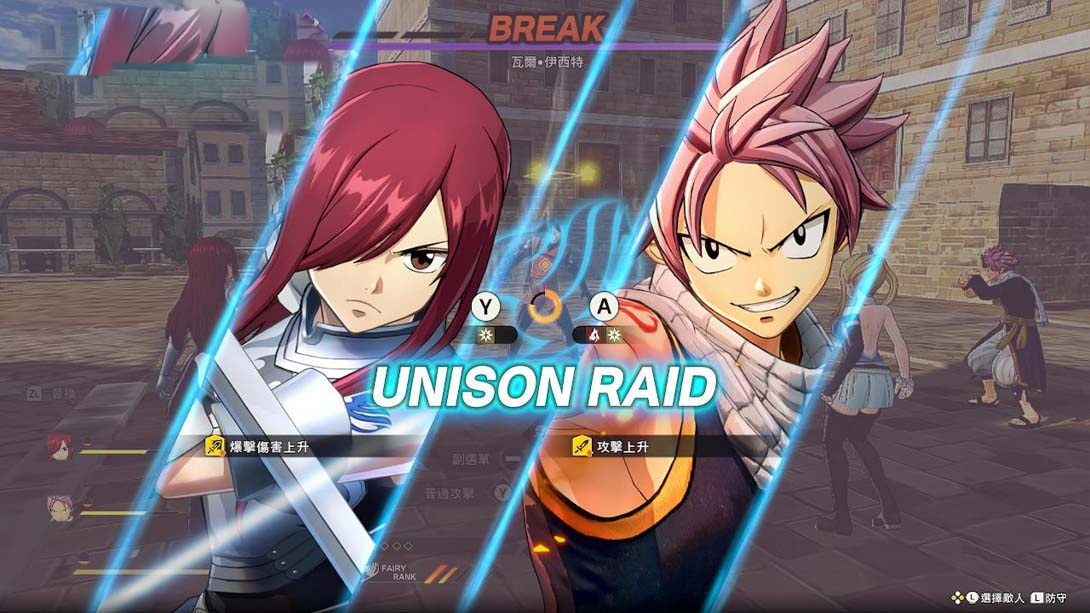Click the 爆擊傷害上升 buff label
The width and height of the screenshot is (1090, 613).
[x=262, y=446]
